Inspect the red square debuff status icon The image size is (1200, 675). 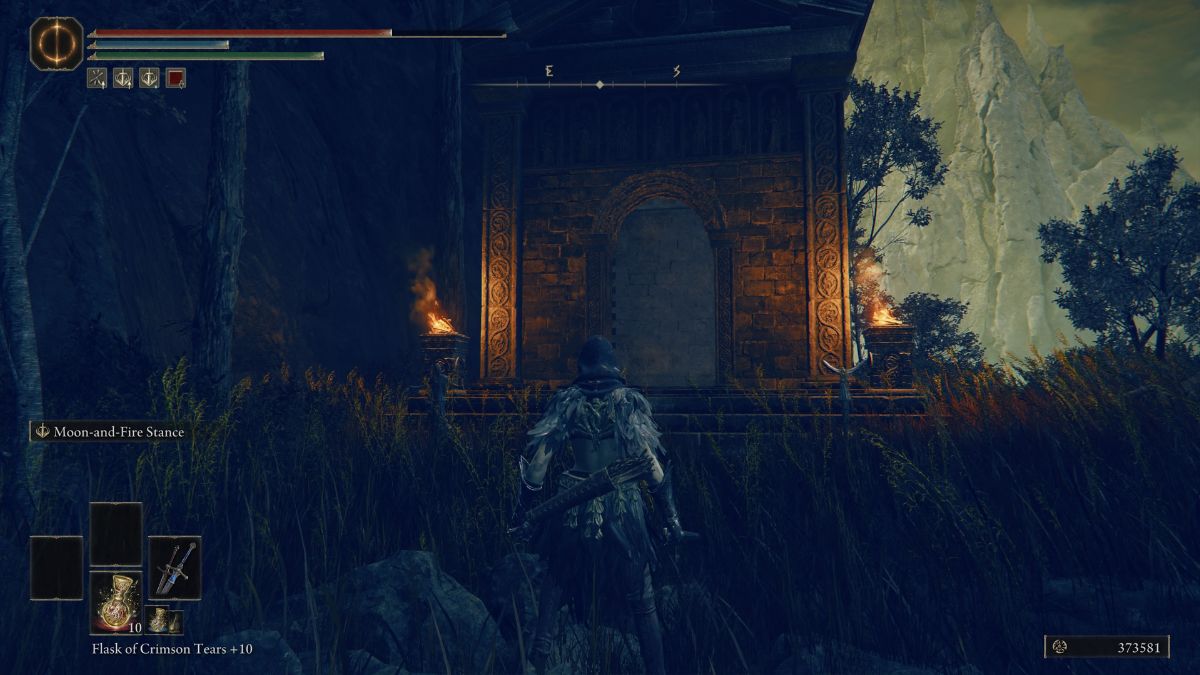[x=175, y=78]
